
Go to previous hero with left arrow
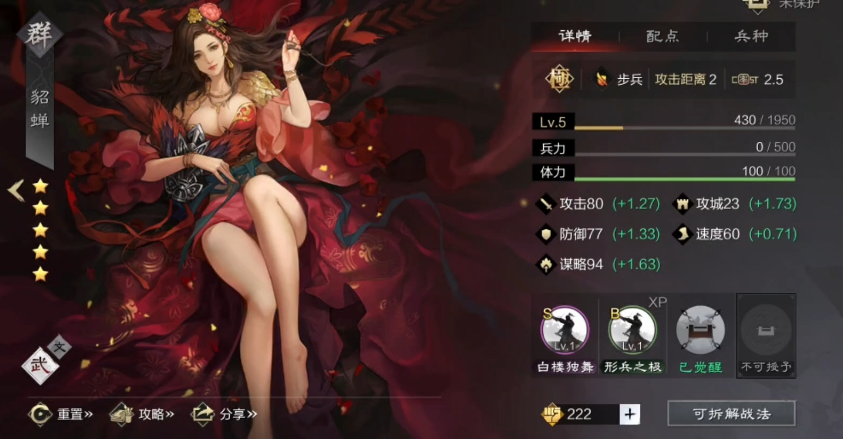(15, 190)
